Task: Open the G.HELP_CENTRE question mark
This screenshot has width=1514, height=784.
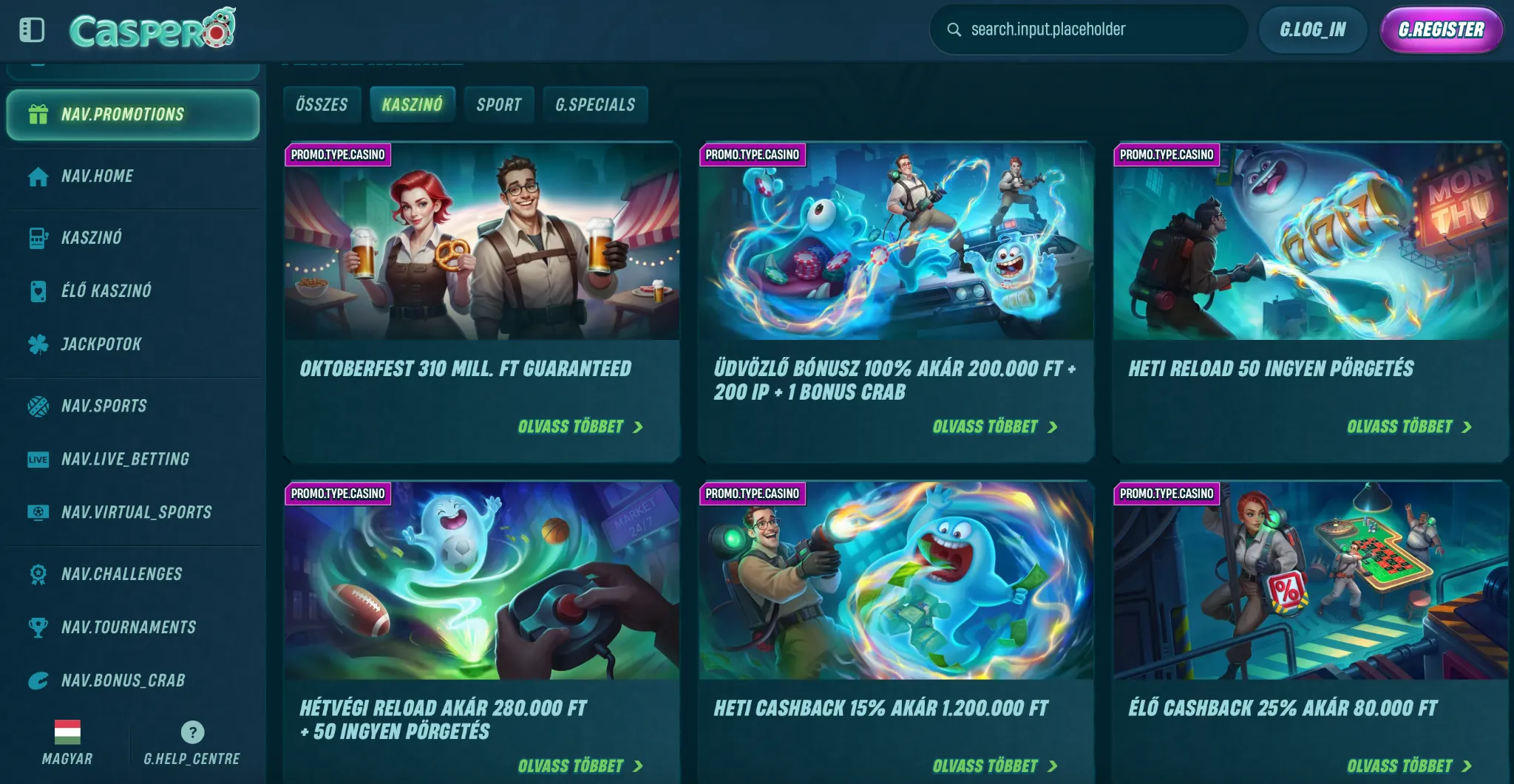Action: pos(192,732)
